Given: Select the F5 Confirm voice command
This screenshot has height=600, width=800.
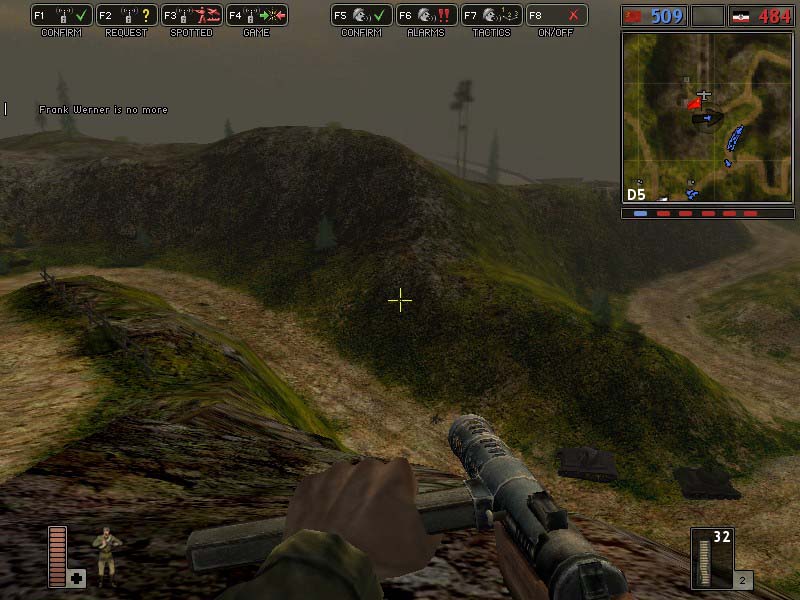Looking at the screenshot, I should (x=361, y=16).
